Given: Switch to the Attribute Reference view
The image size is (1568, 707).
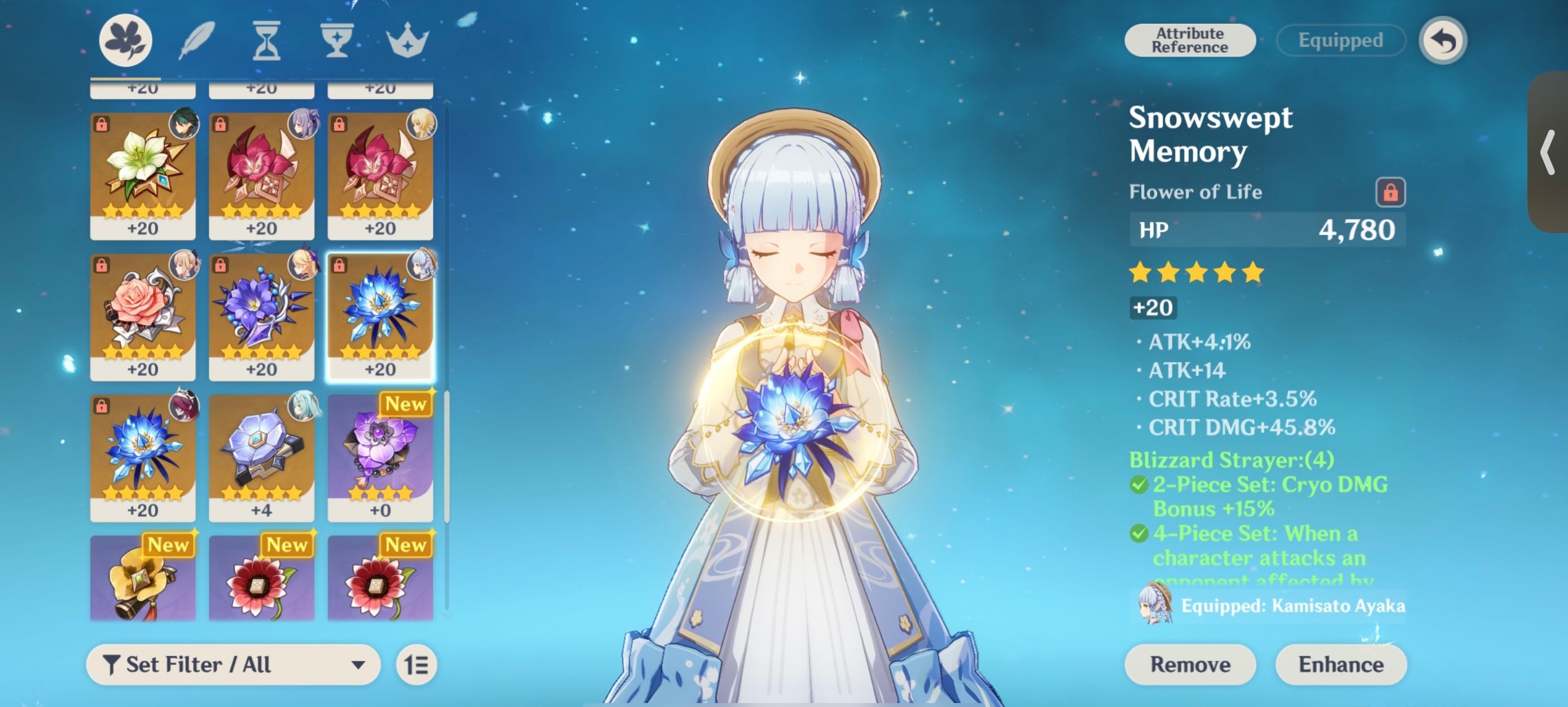Looking at the screenshot, I should 1190,40.
